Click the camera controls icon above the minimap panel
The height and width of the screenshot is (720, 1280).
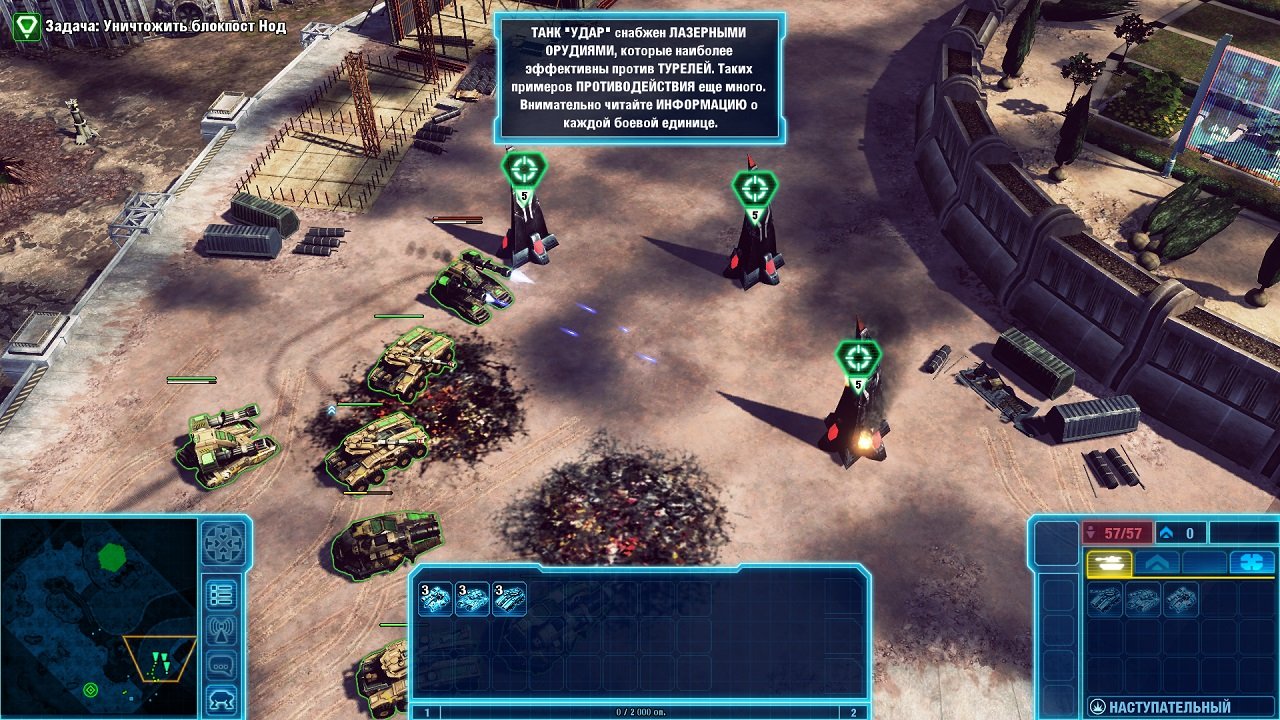click(x=222, y=544)
